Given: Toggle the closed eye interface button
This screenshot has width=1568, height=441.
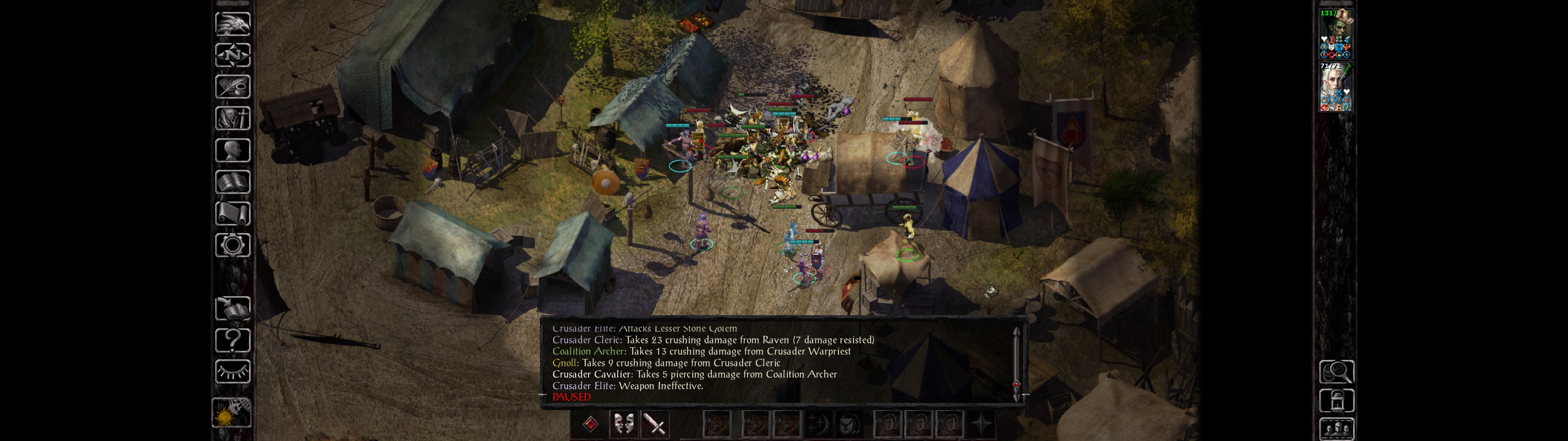Looking at the screenshot, I should pyautogui.click(x=232, y=371).
